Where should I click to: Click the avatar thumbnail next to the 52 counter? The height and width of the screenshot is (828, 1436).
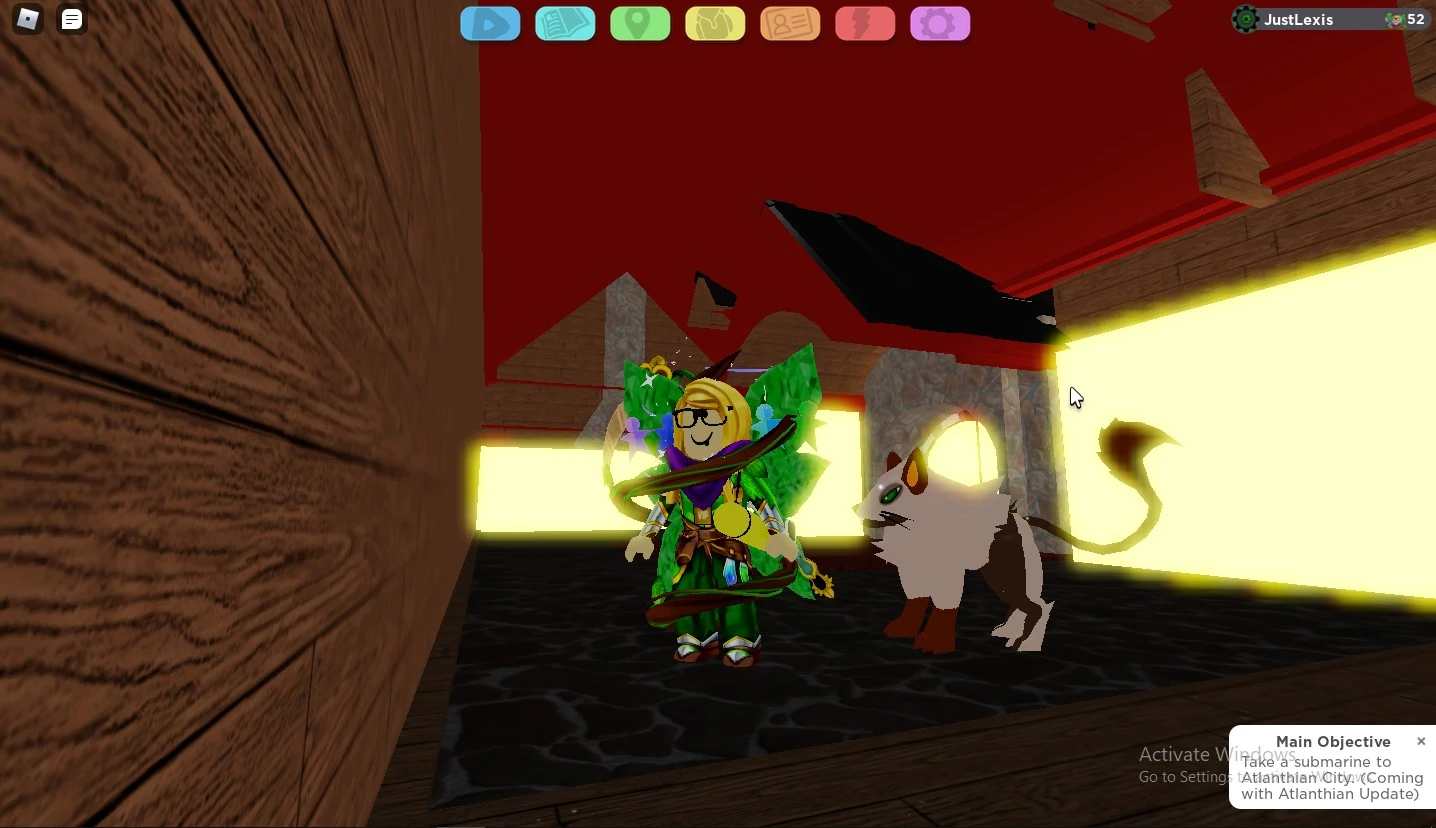[x=1396, y=19]
